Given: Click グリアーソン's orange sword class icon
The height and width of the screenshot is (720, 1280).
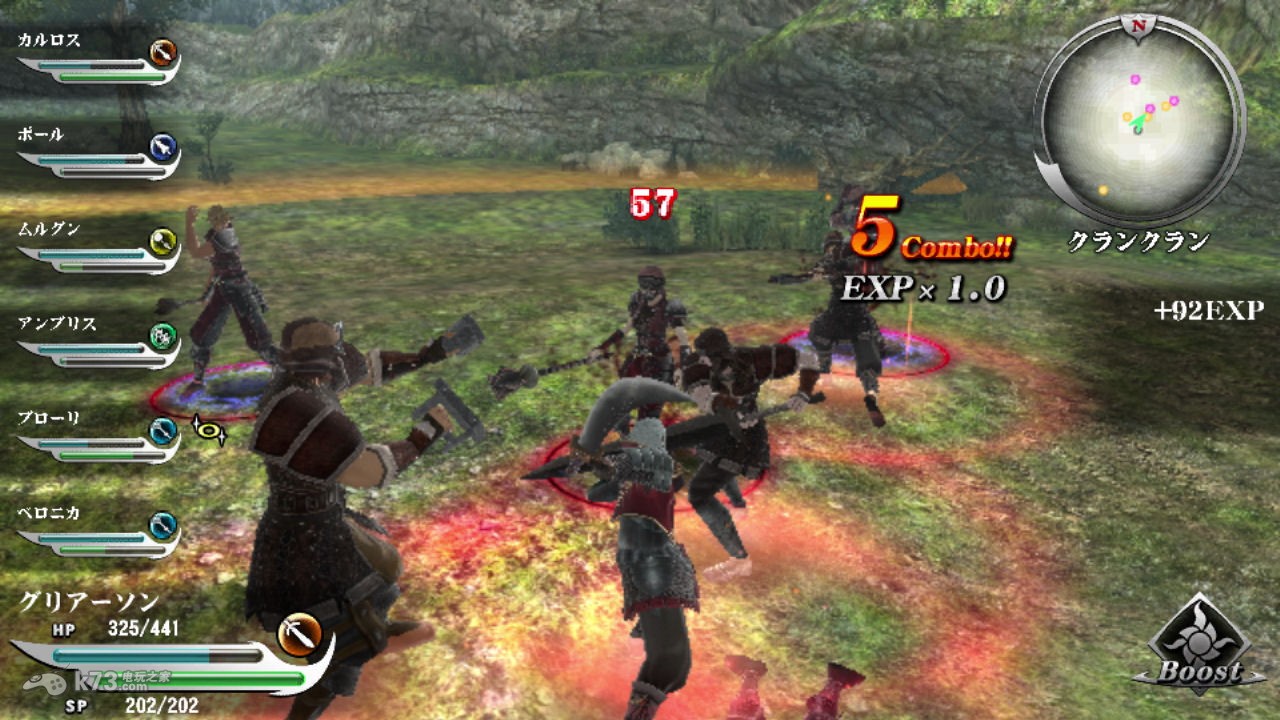Looking at the screenshot, I should [x=298, y=634].
